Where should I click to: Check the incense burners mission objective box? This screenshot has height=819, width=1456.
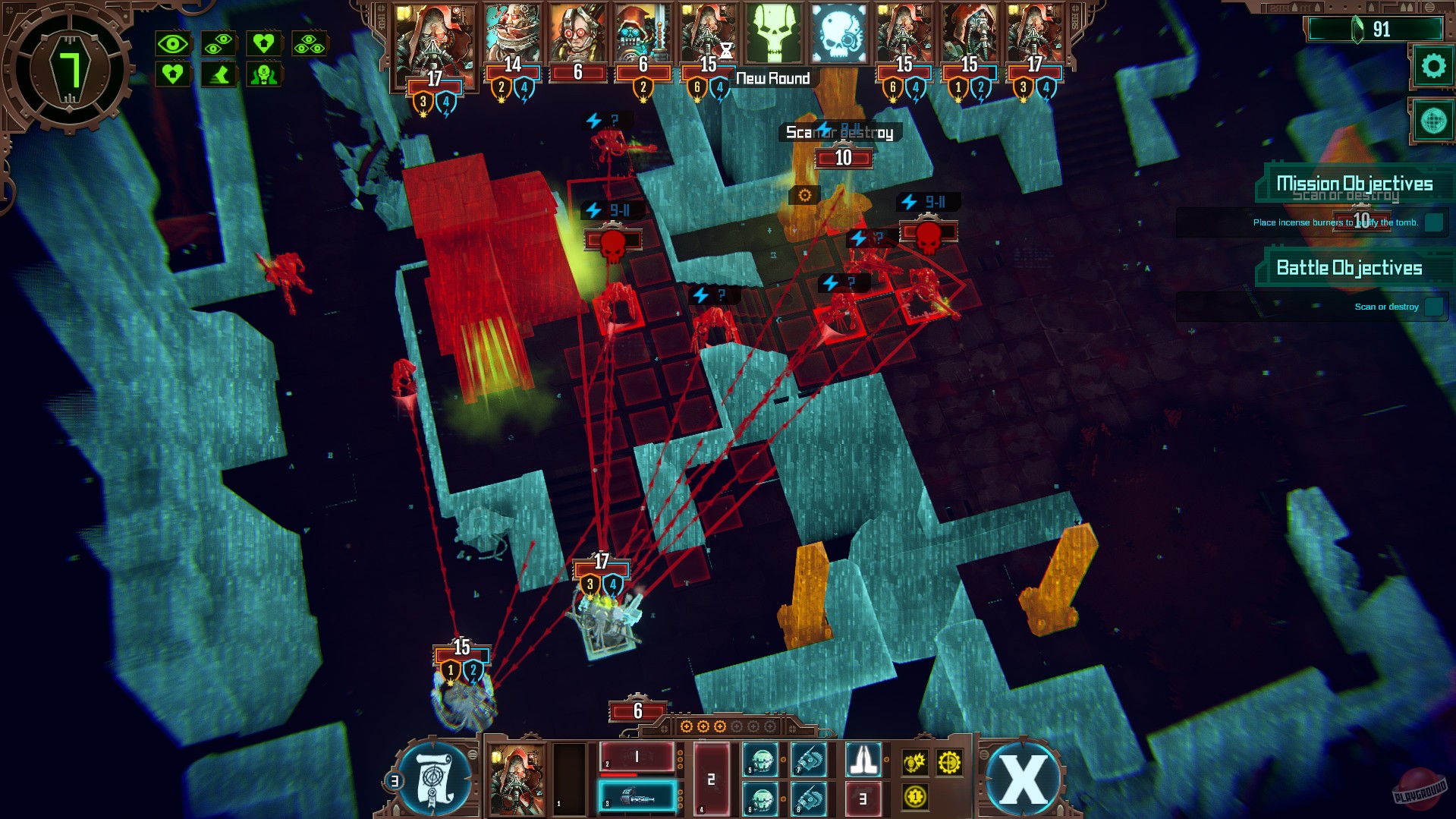coord(1435,222)
